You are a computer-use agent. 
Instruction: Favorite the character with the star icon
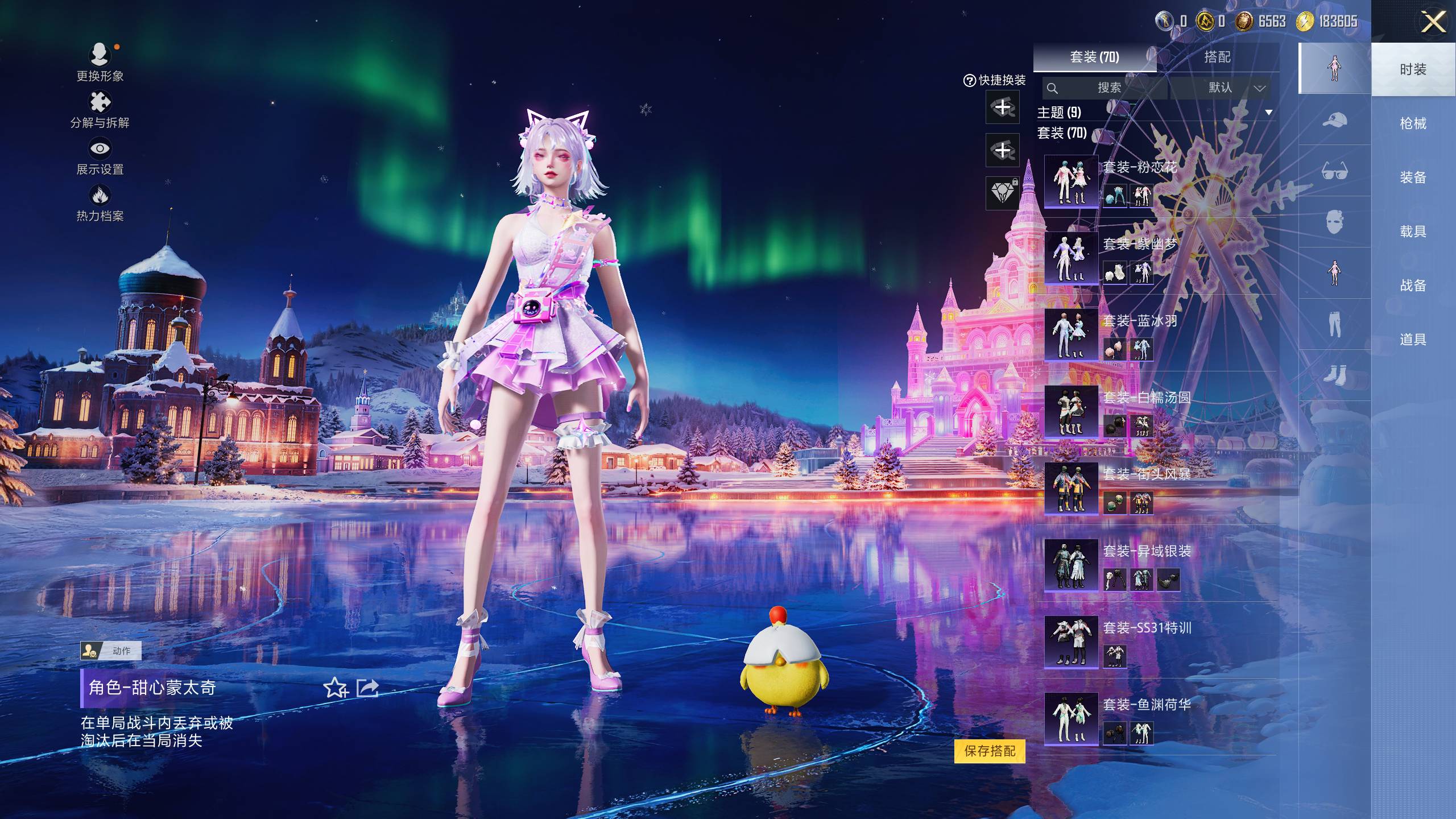(336, 688)
